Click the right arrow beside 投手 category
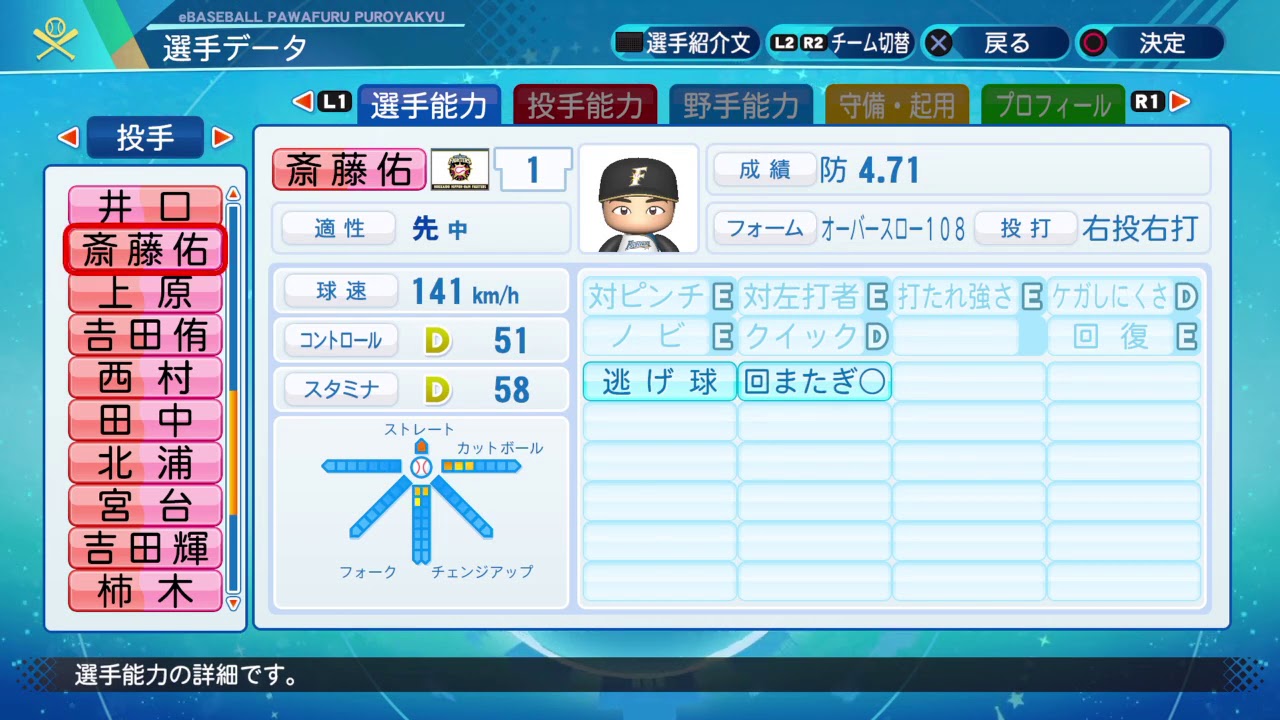This screenshot has height=720, width=1280. tap(222, 138)
